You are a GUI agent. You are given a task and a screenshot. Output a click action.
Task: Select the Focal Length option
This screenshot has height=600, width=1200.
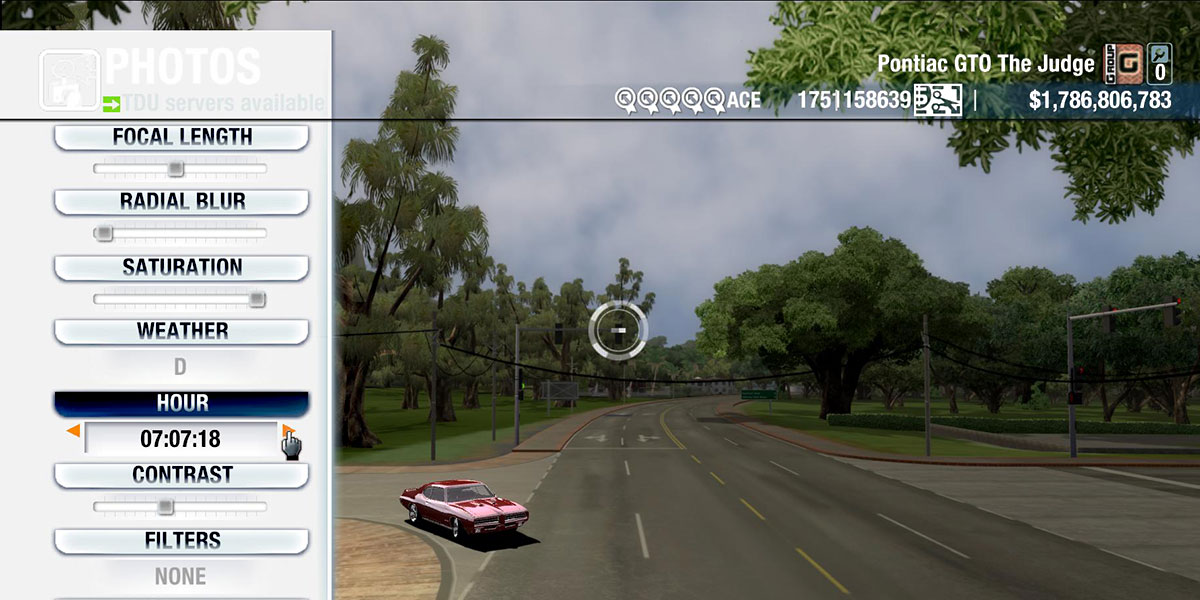[181, 137]
